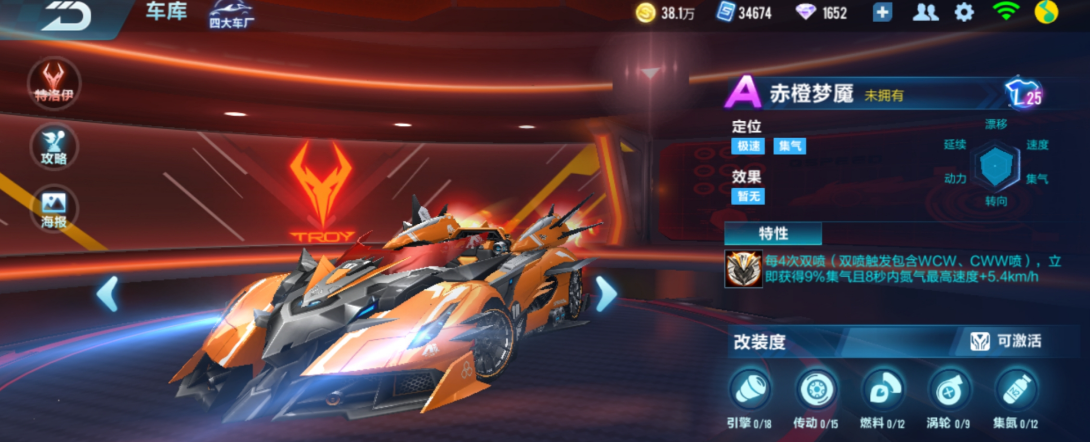Screen dimensions: 1090x442
Task: Open the settings gear
Action: (x=964, y=12)
